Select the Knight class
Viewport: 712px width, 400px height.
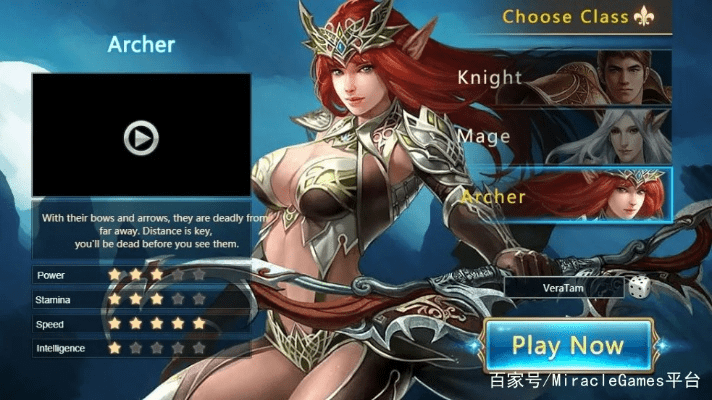coord(565,77)
